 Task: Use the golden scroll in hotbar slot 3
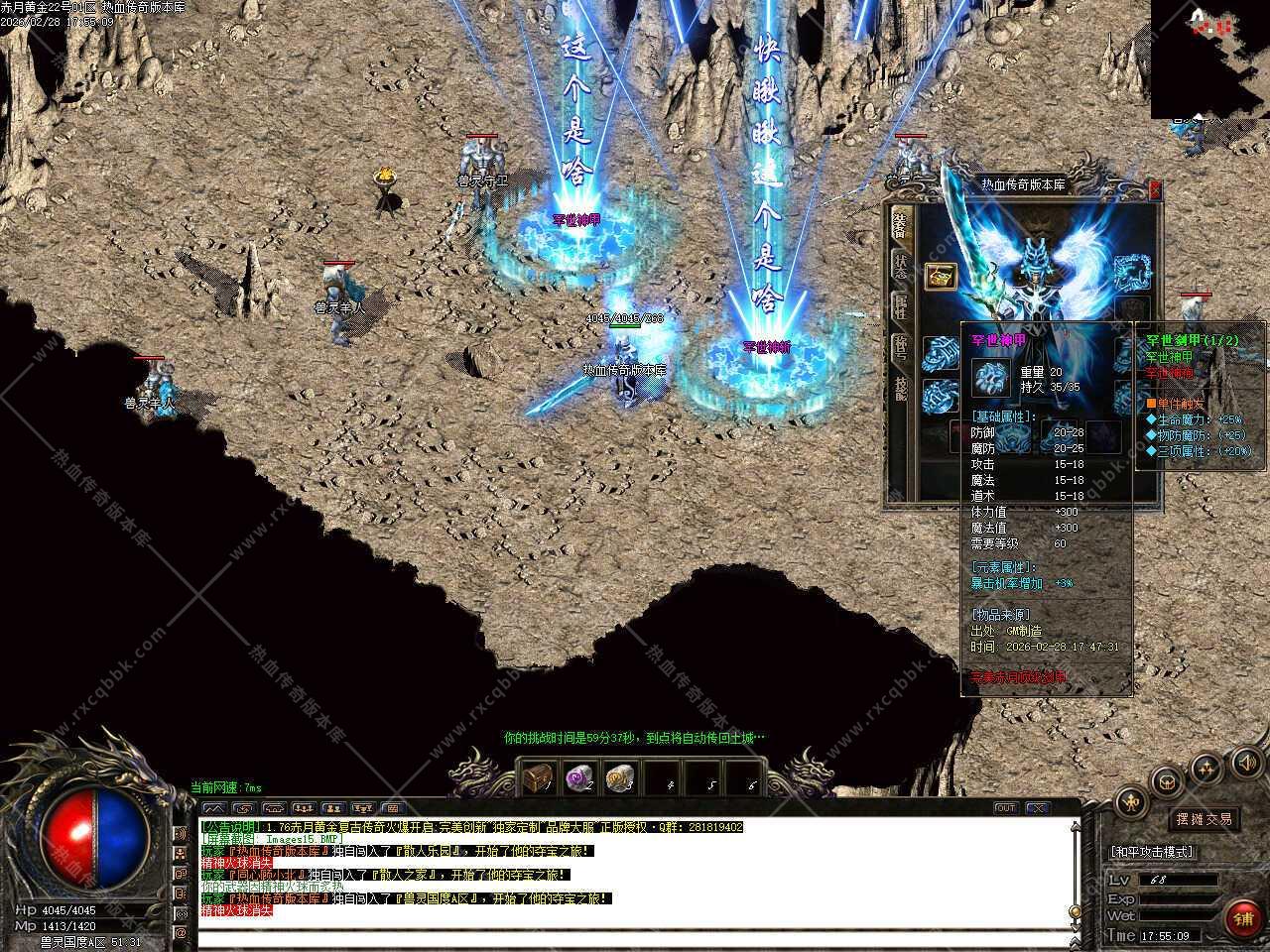pyautogui.click(x=620, y=777)
